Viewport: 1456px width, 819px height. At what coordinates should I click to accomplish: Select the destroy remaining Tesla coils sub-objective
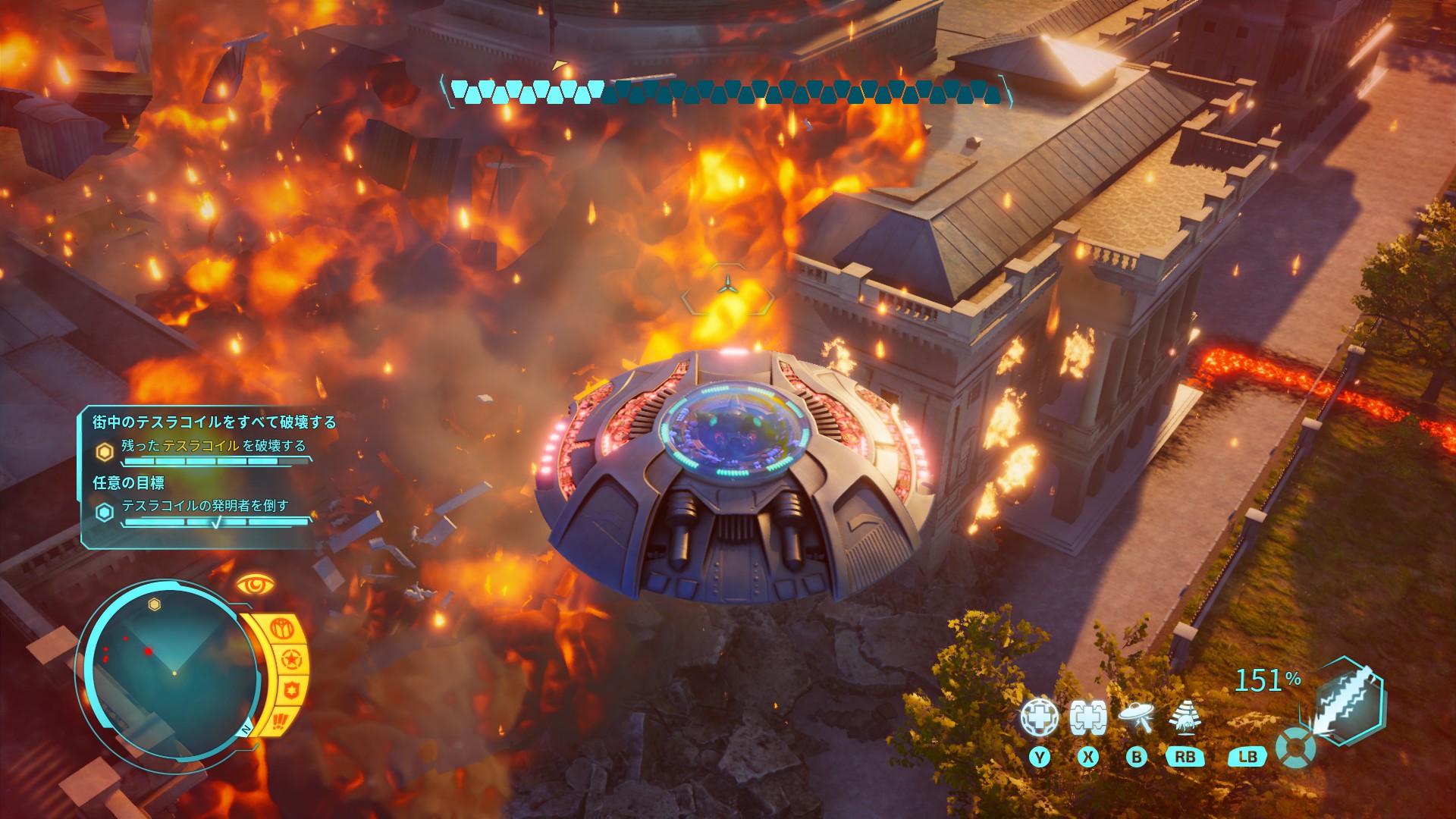pyautogui.click(x=213, y=446)
